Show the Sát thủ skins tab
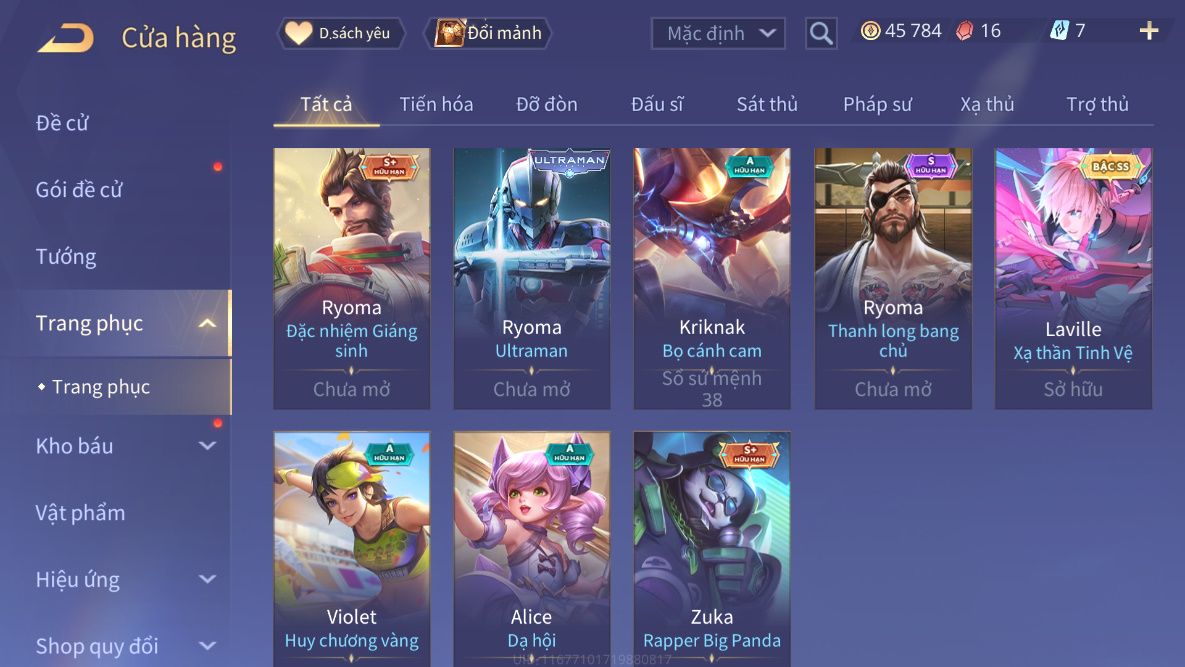Image resolution: width=1185 pixels, height=667 pixels. coord(767,104)
